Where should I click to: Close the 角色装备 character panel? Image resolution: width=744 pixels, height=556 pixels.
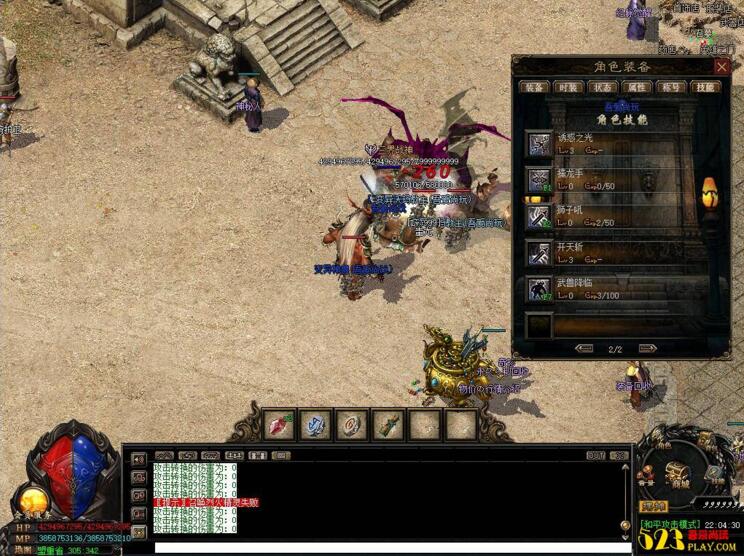coord(722,66)
